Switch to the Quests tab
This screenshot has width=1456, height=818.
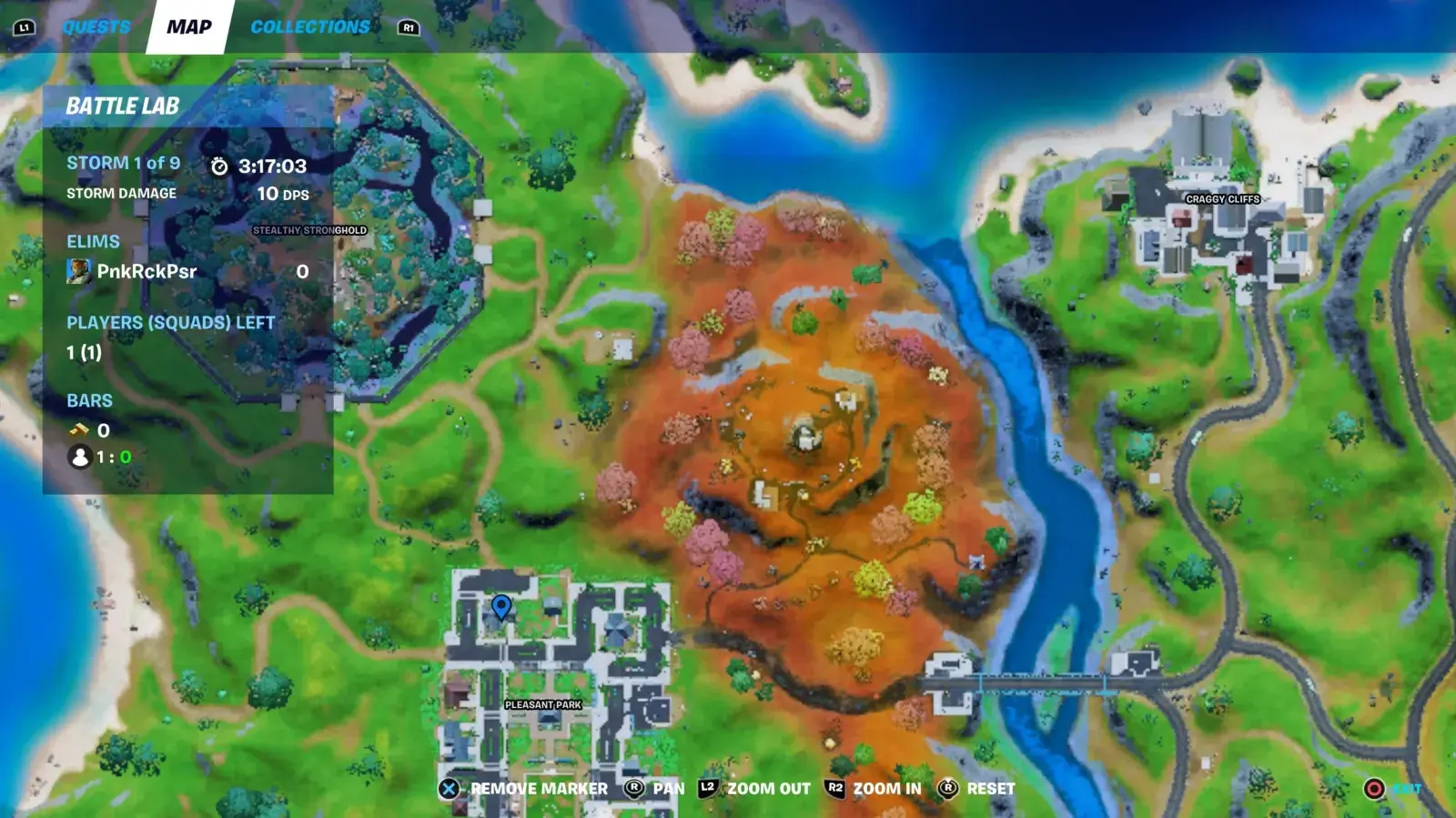(x=96, y=27)
